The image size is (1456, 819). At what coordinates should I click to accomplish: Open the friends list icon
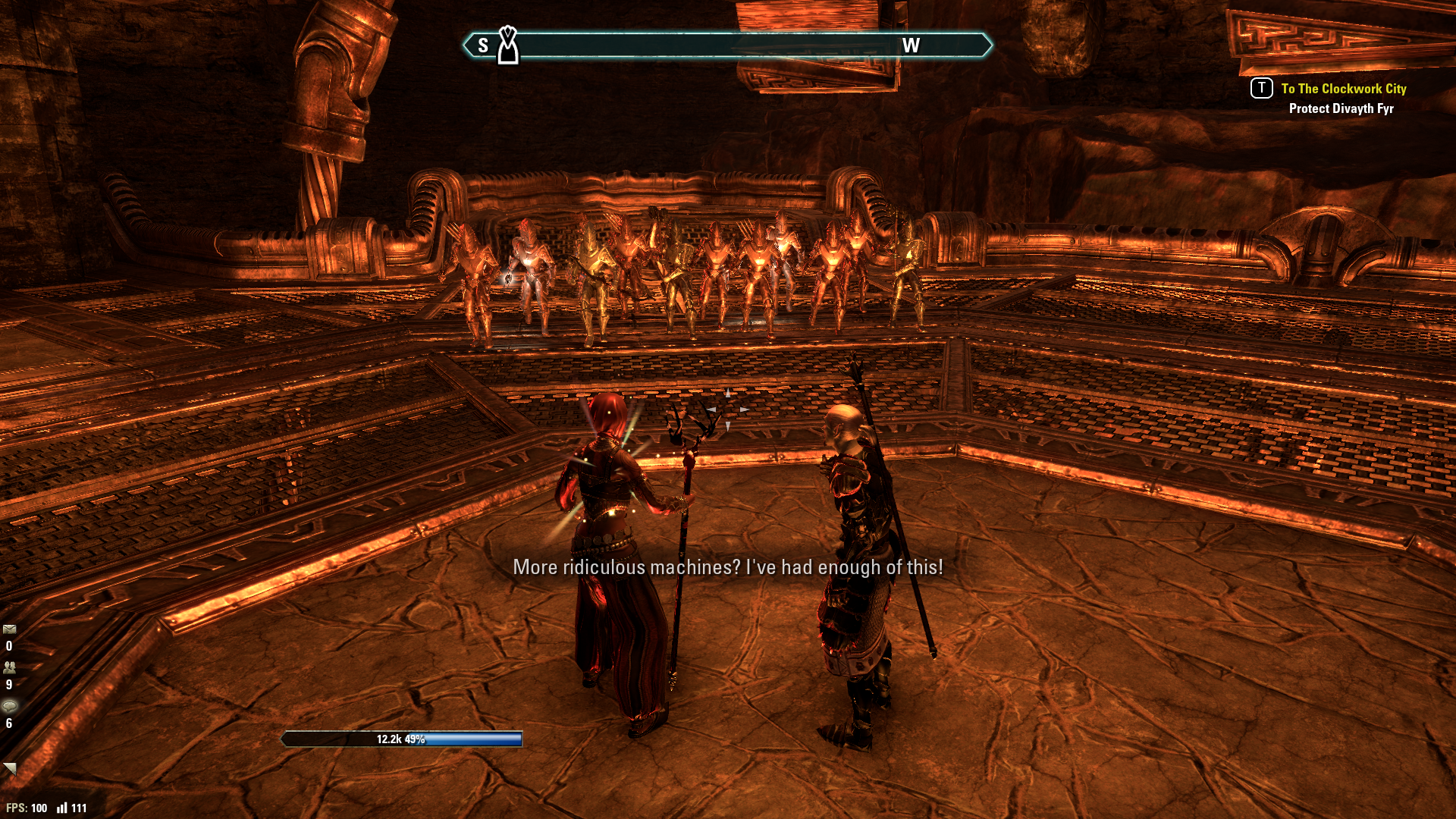tap(9, 668)
